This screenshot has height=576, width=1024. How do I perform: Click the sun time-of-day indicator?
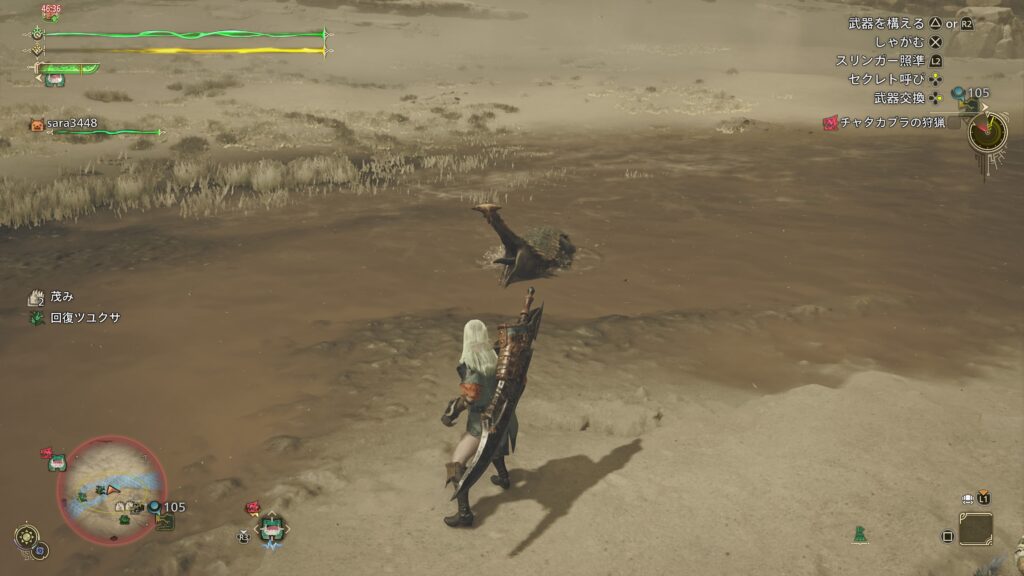[x=24, y=536]
